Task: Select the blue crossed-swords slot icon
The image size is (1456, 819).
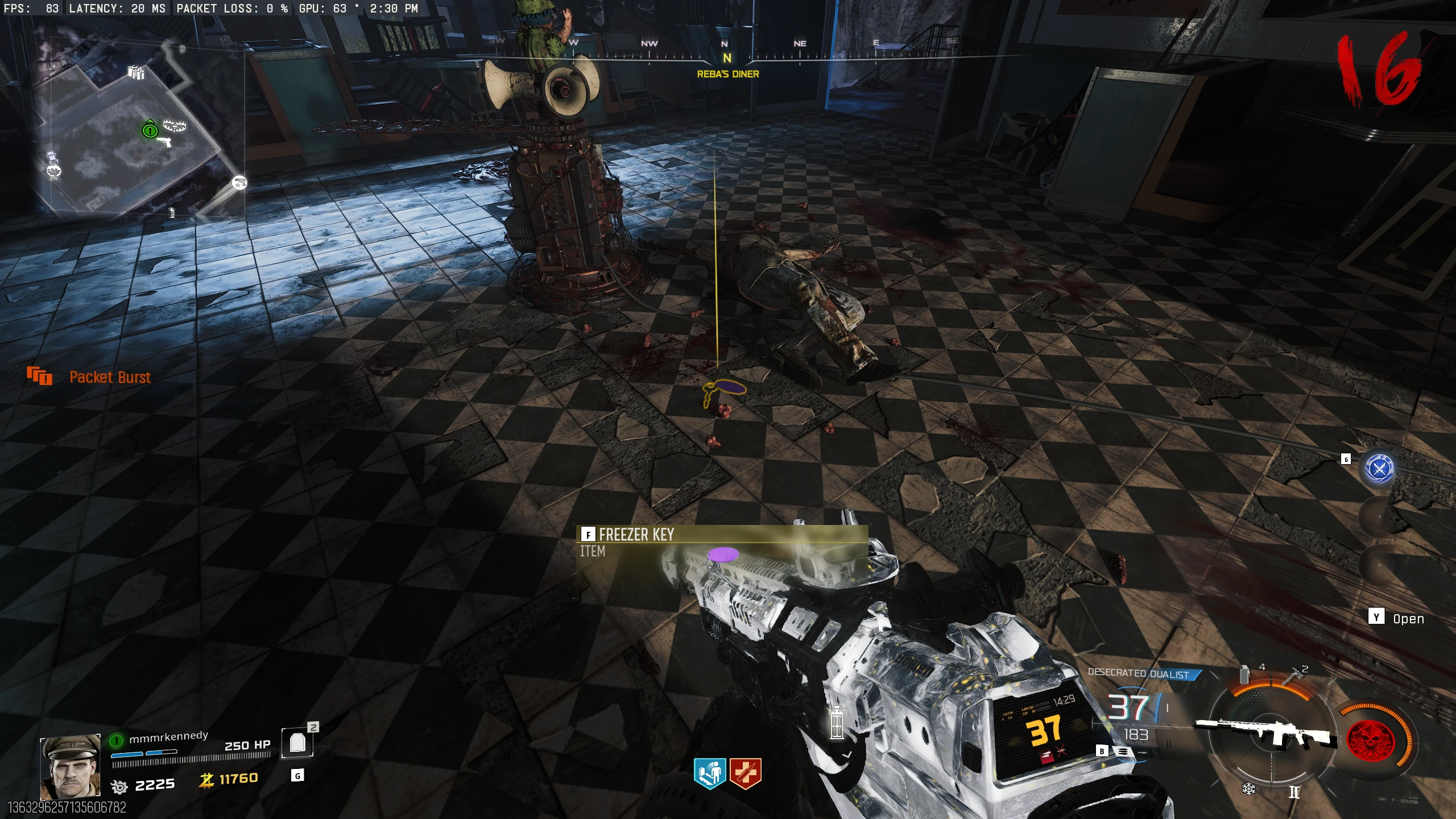Action: tap(1379, 469)
